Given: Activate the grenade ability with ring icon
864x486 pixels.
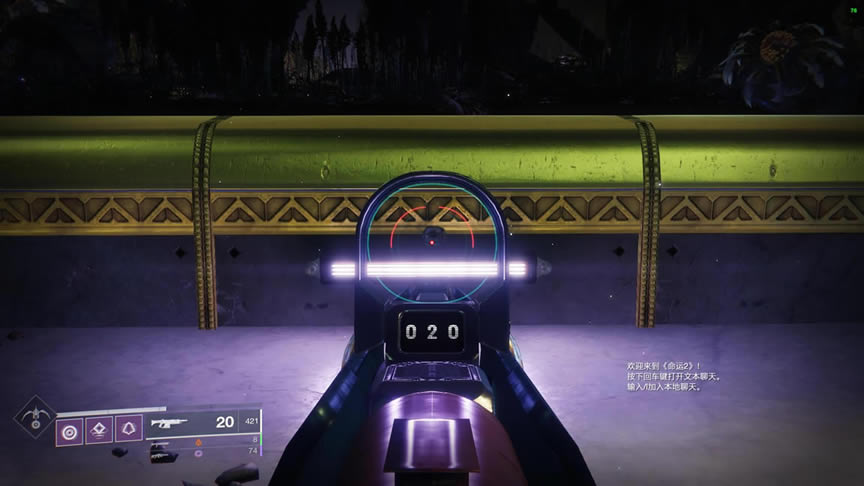Looking at the screenshot, I should pyautogui.click(x=71, y=431).
